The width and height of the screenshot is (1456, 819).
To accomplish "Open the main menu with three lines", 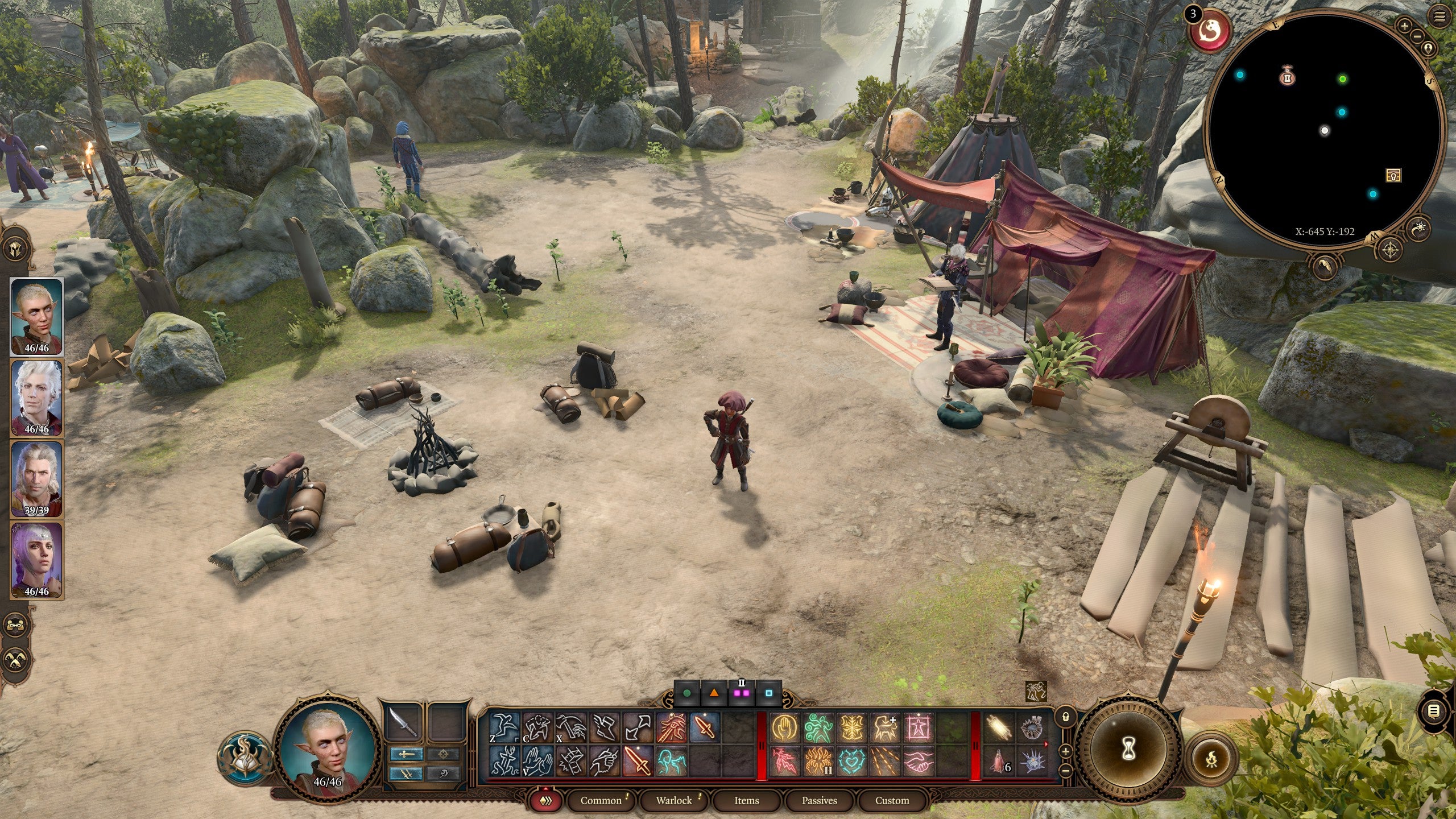I will pos(1439,17).
